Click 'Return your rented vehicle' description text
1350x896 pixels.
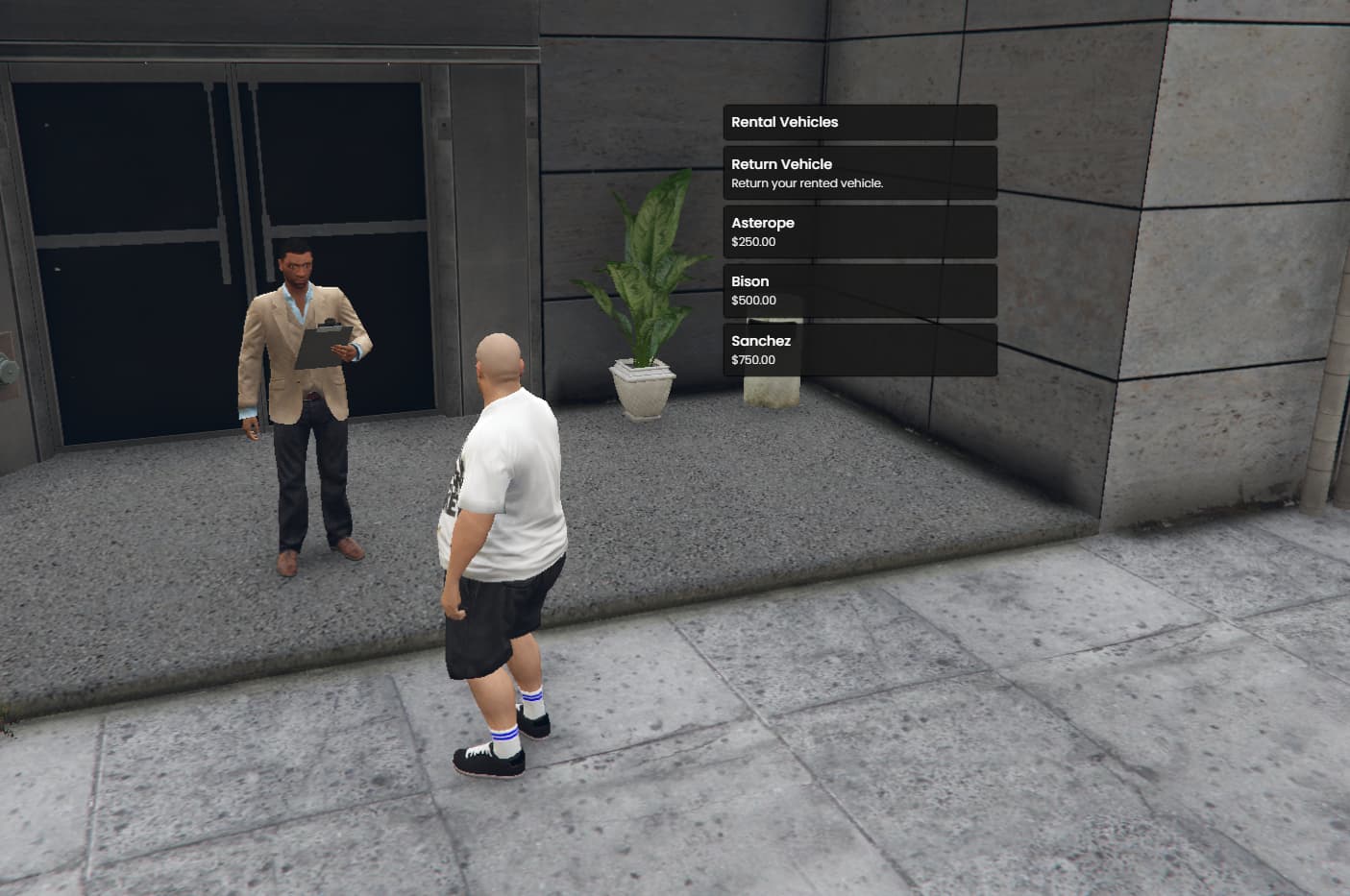tap(807, 182)
